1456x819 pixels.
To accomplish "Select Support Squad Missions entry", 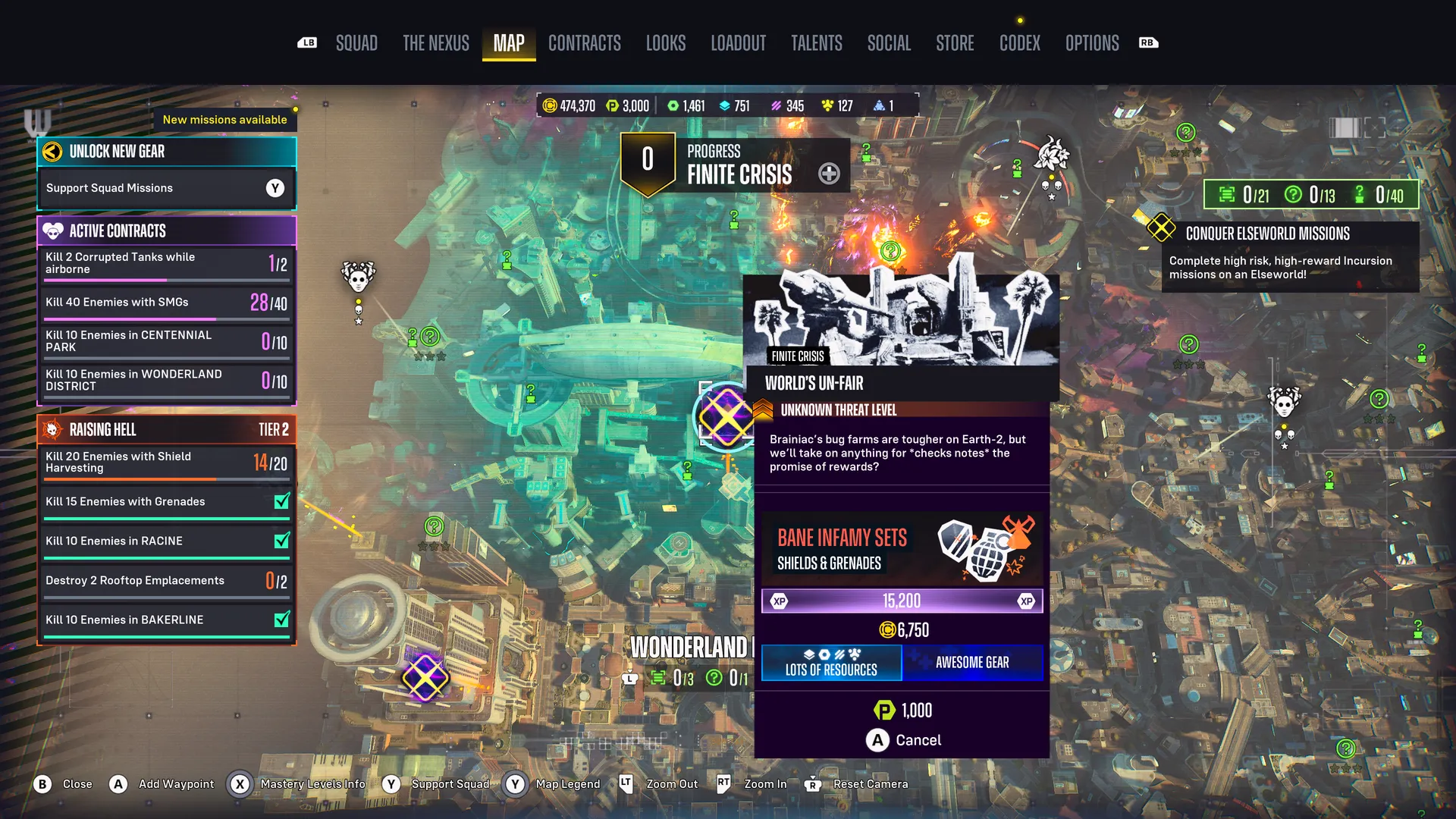I will (166, 188).
